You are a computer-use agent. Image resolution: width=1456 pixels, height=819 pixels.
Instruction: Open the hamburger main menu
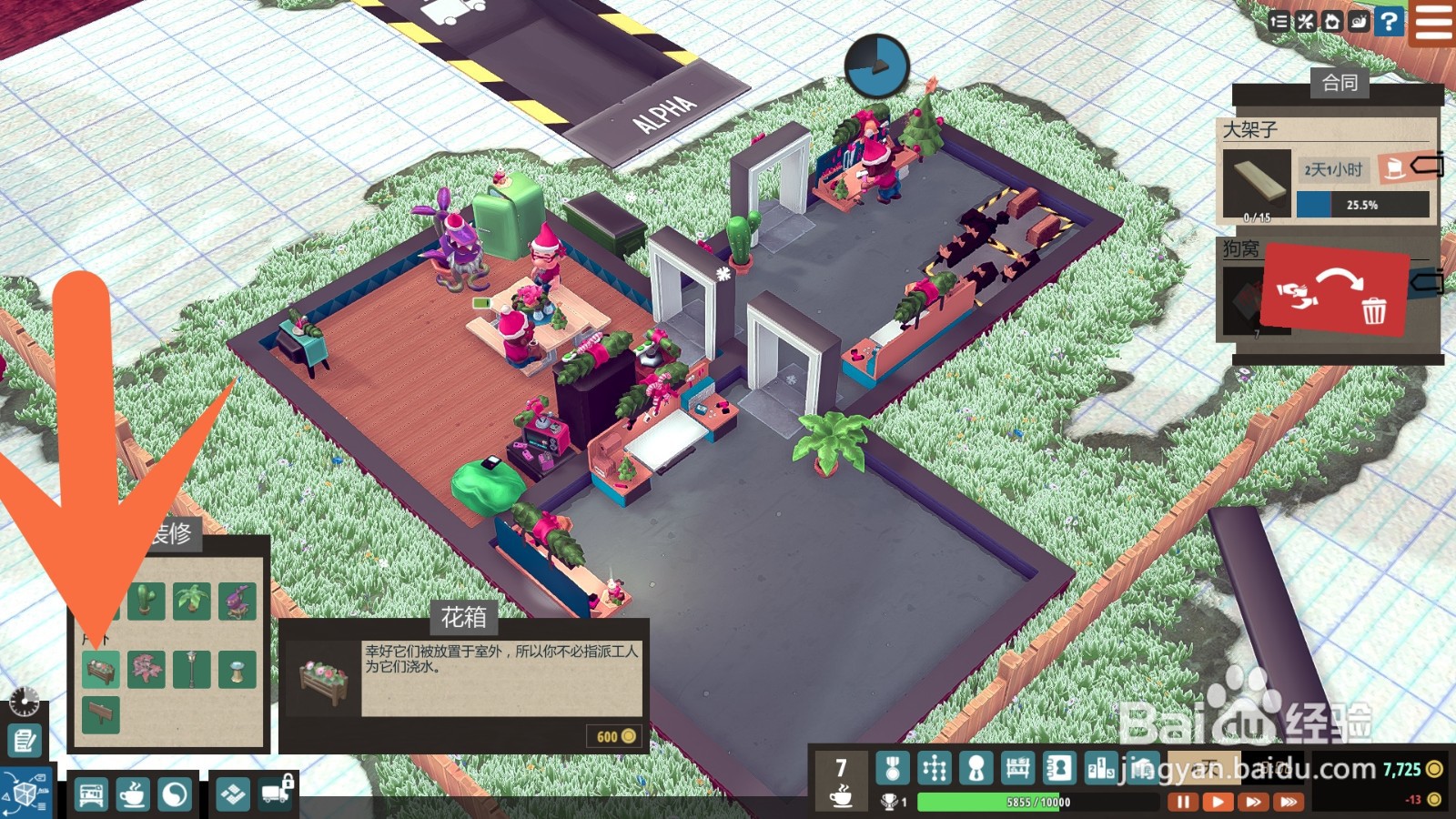coord(1433,22)
